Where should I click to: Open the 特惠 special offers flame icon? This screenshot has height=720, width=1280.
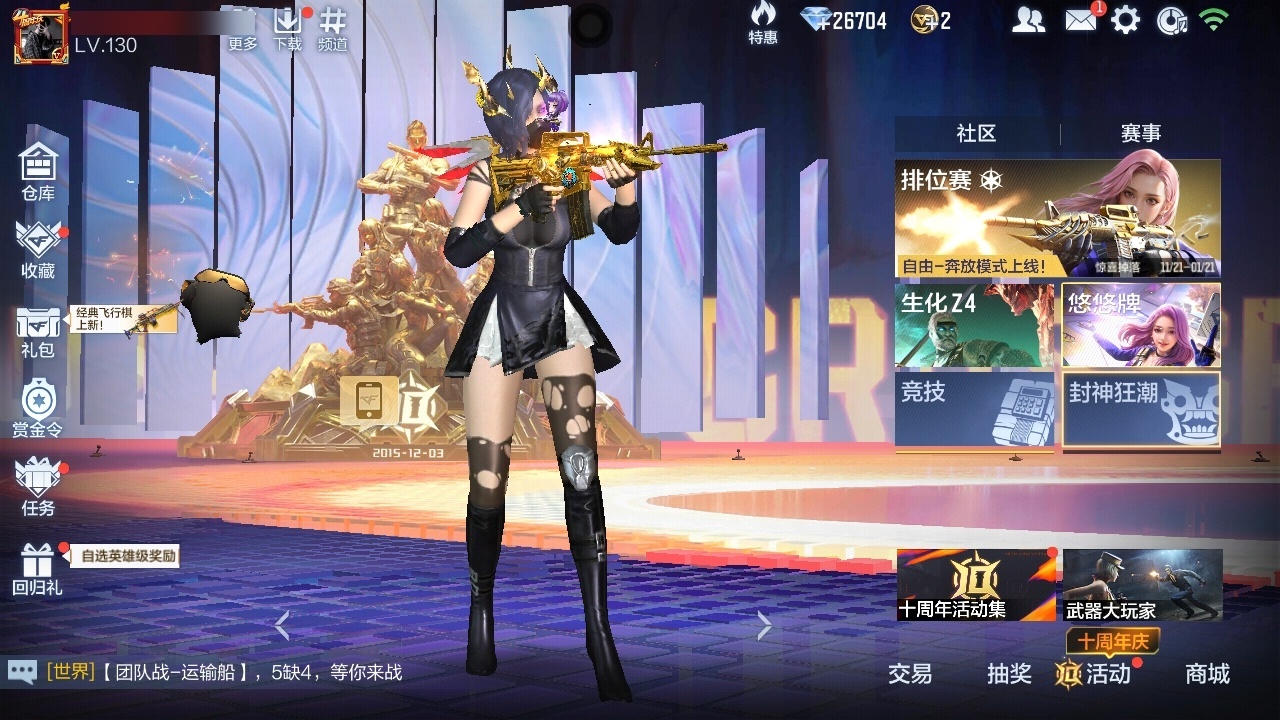pos(761,25)
